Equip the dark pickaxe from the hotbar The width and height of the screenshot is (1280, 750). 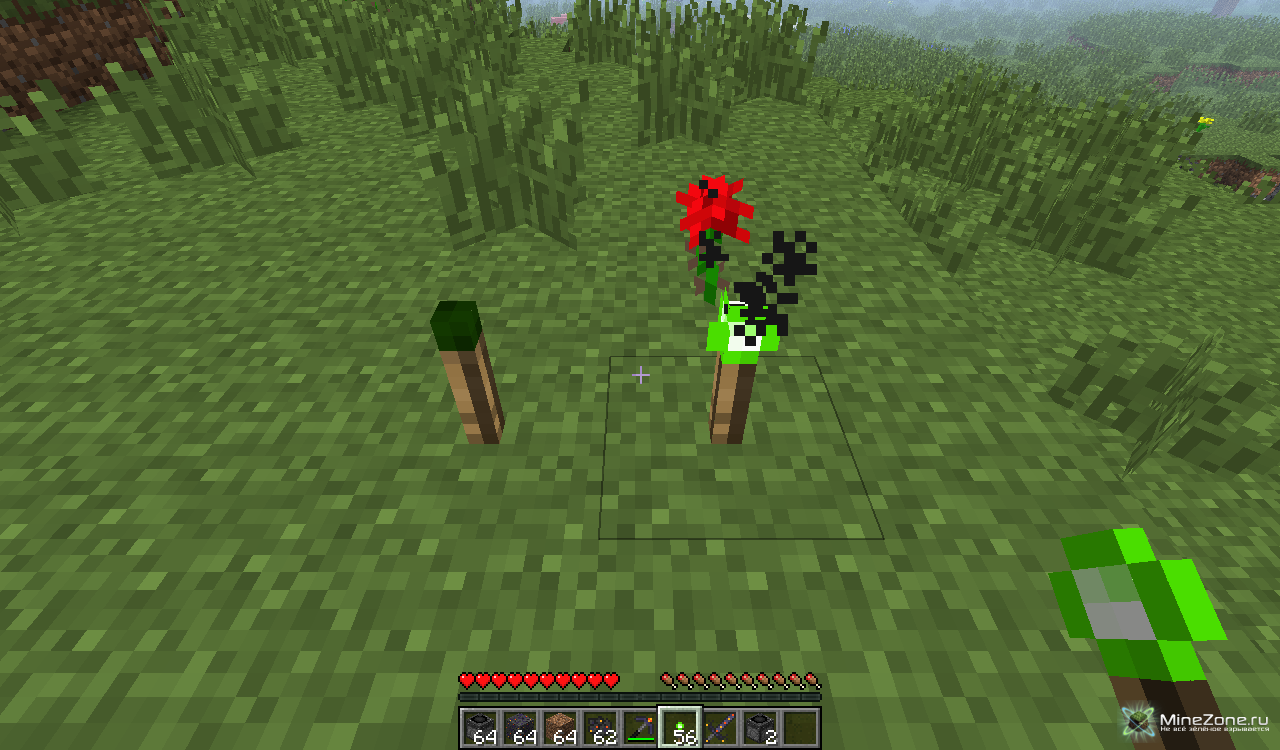640,727
